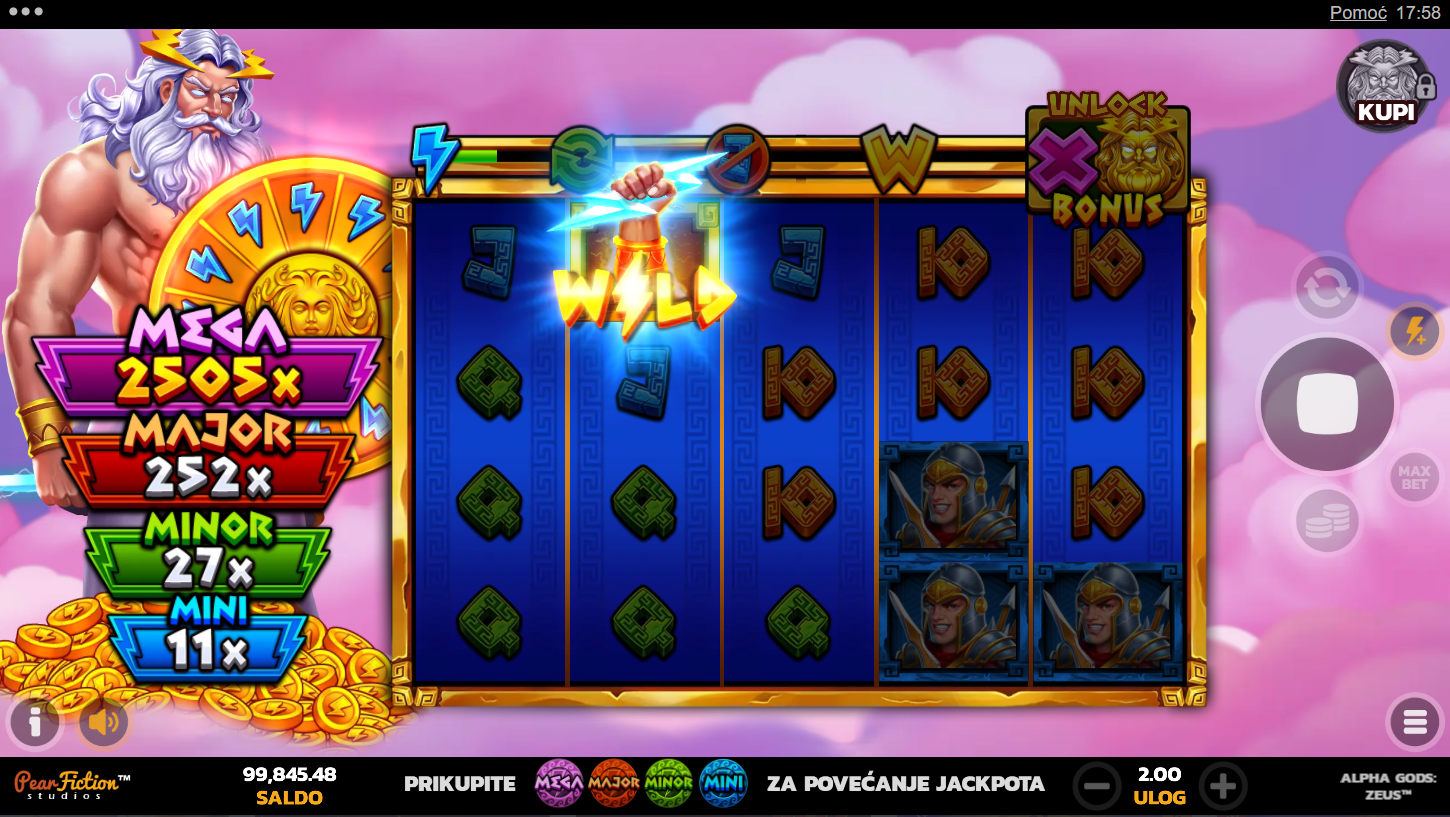The width and height of the screenshot is (1450, 817).
Task: Select the MAJOR jackpot buy token
Action: [x=614, y=784]
